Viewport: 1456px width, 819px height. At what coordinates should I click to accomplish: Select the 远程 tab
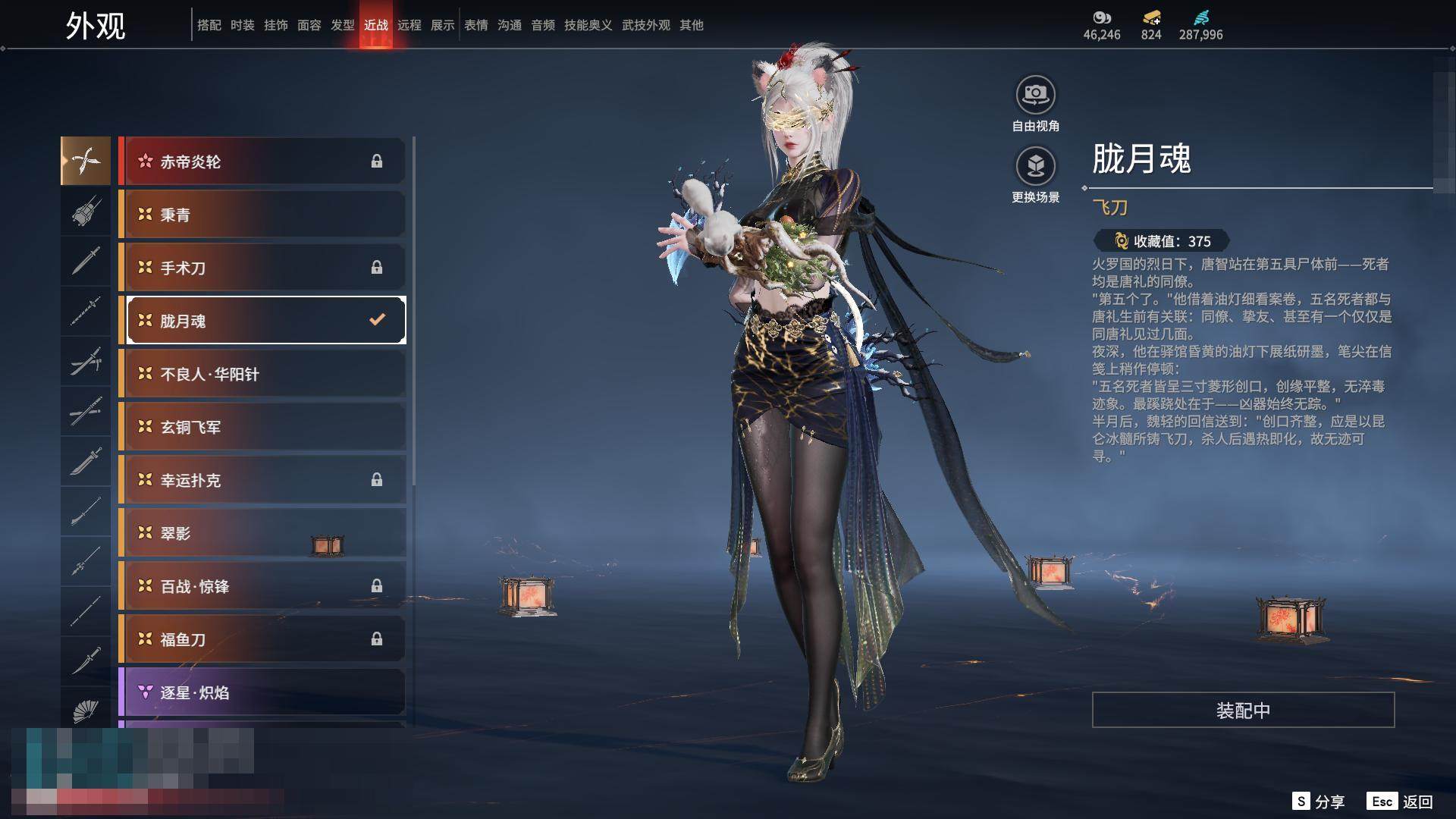409,25
